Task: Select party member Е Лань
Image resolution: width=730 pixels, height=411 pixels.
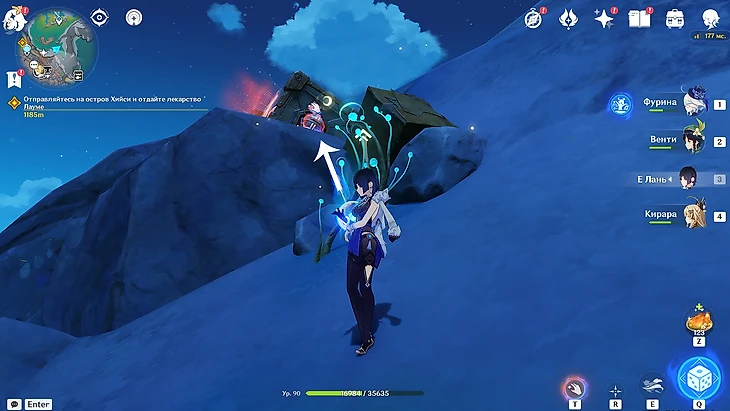Action: [x=690, y=178]
